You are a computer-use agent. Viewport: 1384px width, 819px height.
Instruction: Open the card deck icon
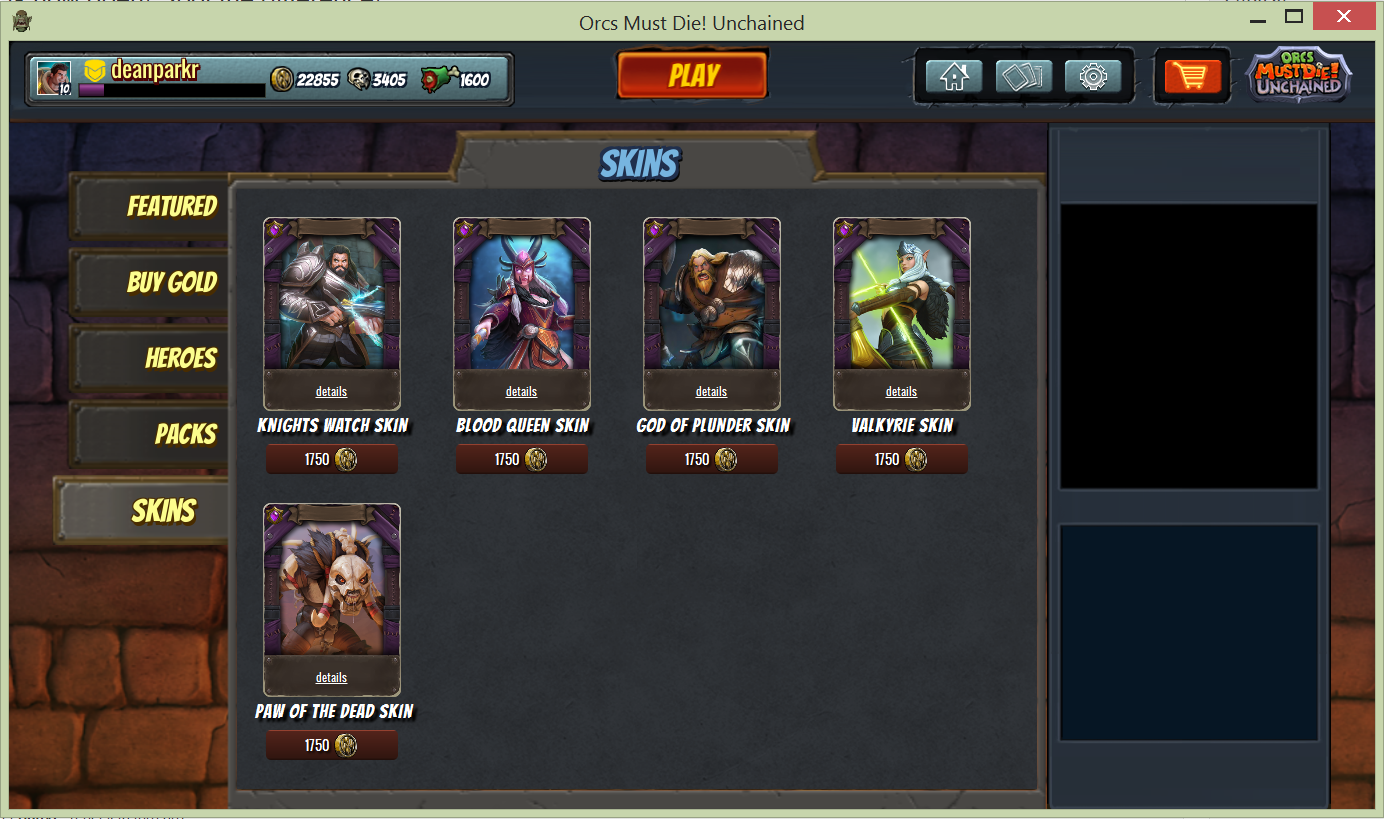click(1023, 77)
